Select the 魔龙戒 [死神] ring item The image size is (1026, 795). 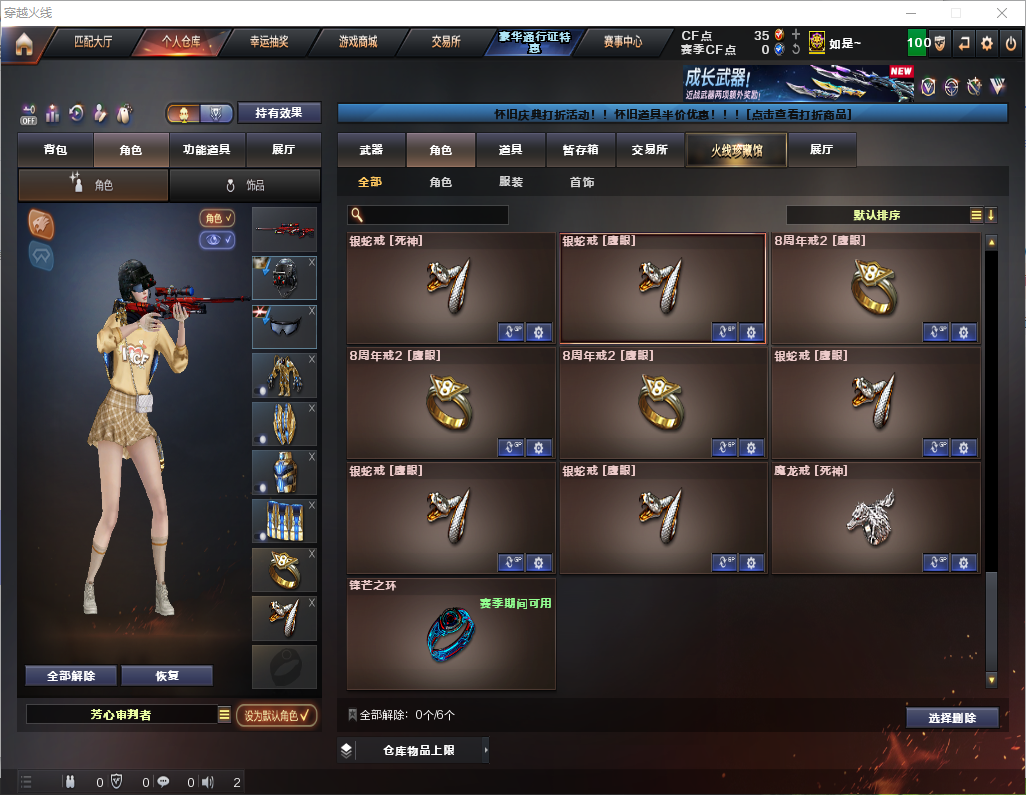[x=875, y=518]
